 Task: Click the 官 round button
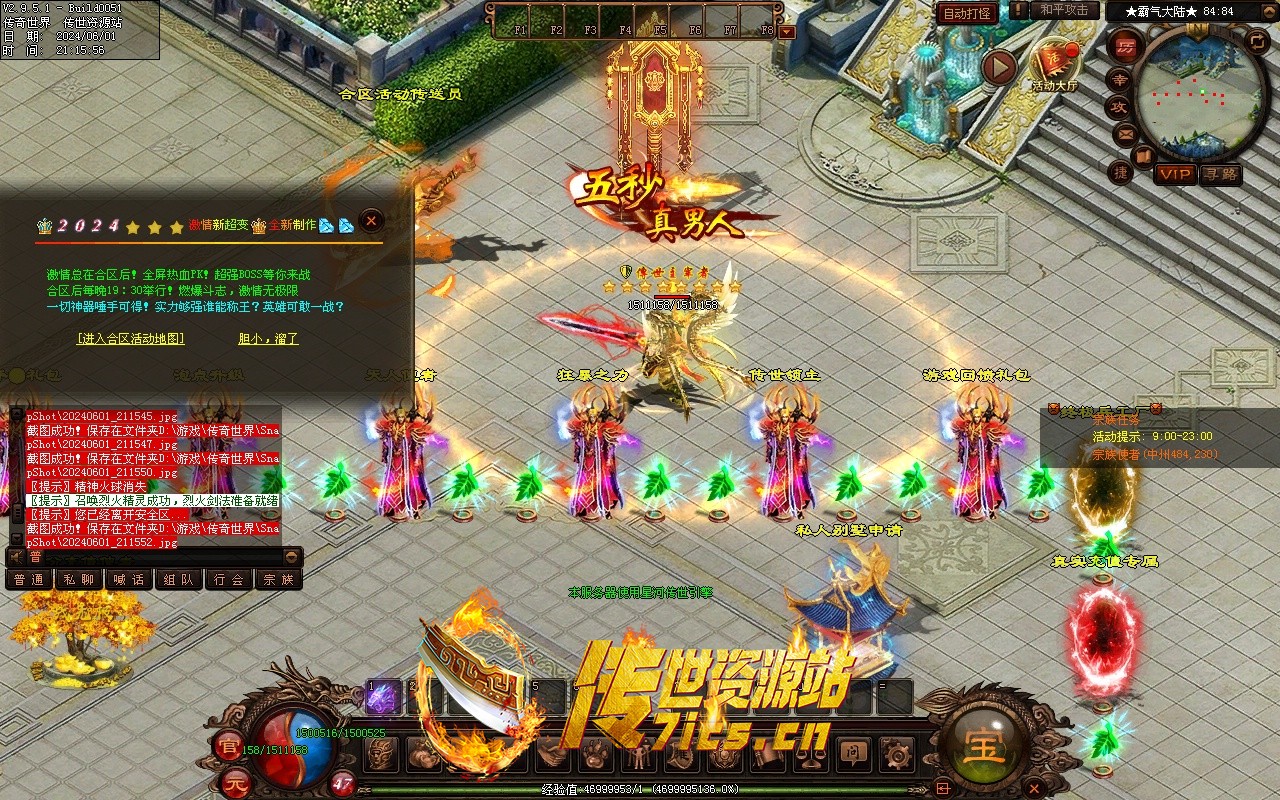[x=227, y=745]
